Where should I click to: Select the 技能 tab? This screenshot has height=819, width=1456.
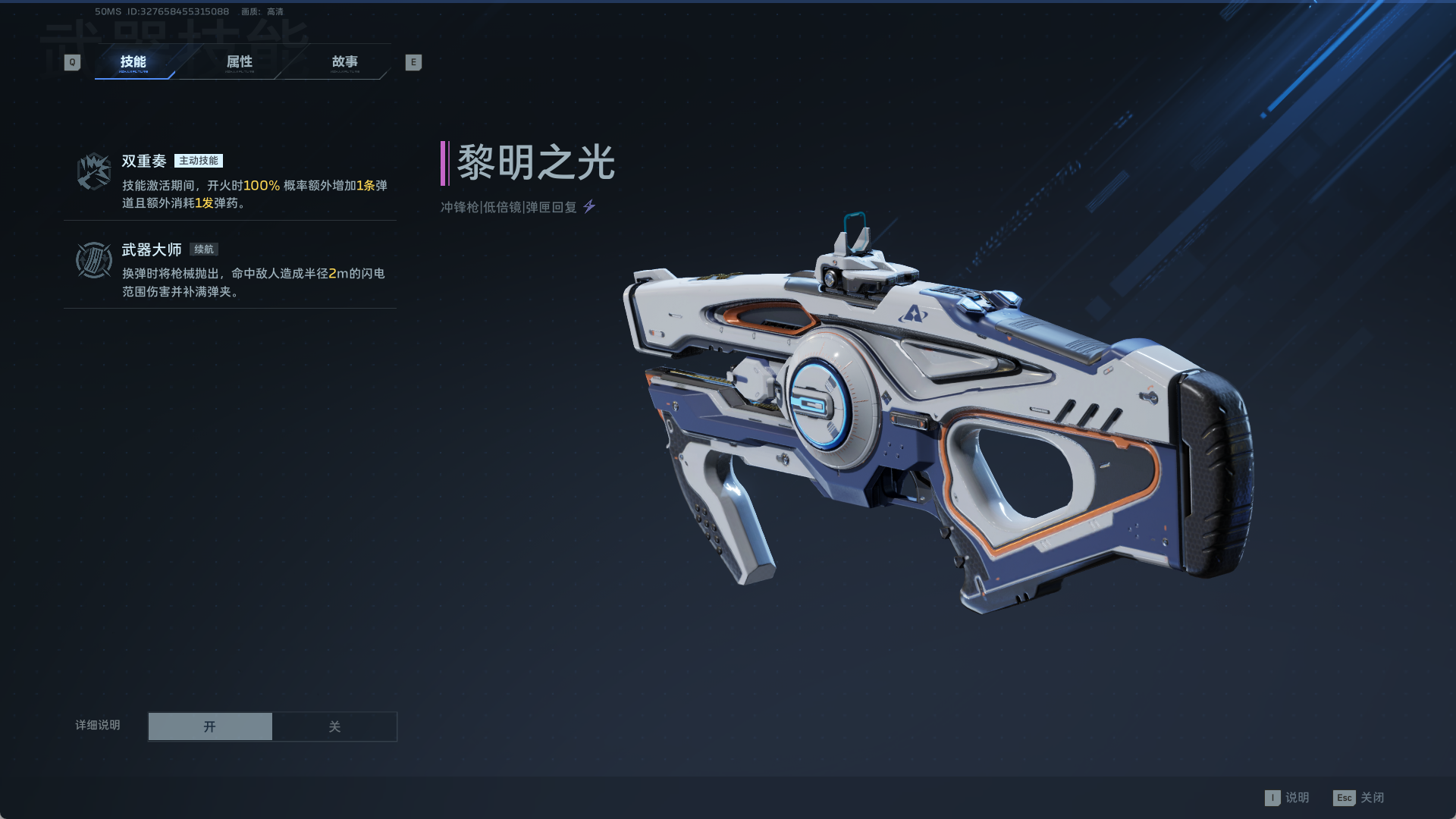click(134, 64)
